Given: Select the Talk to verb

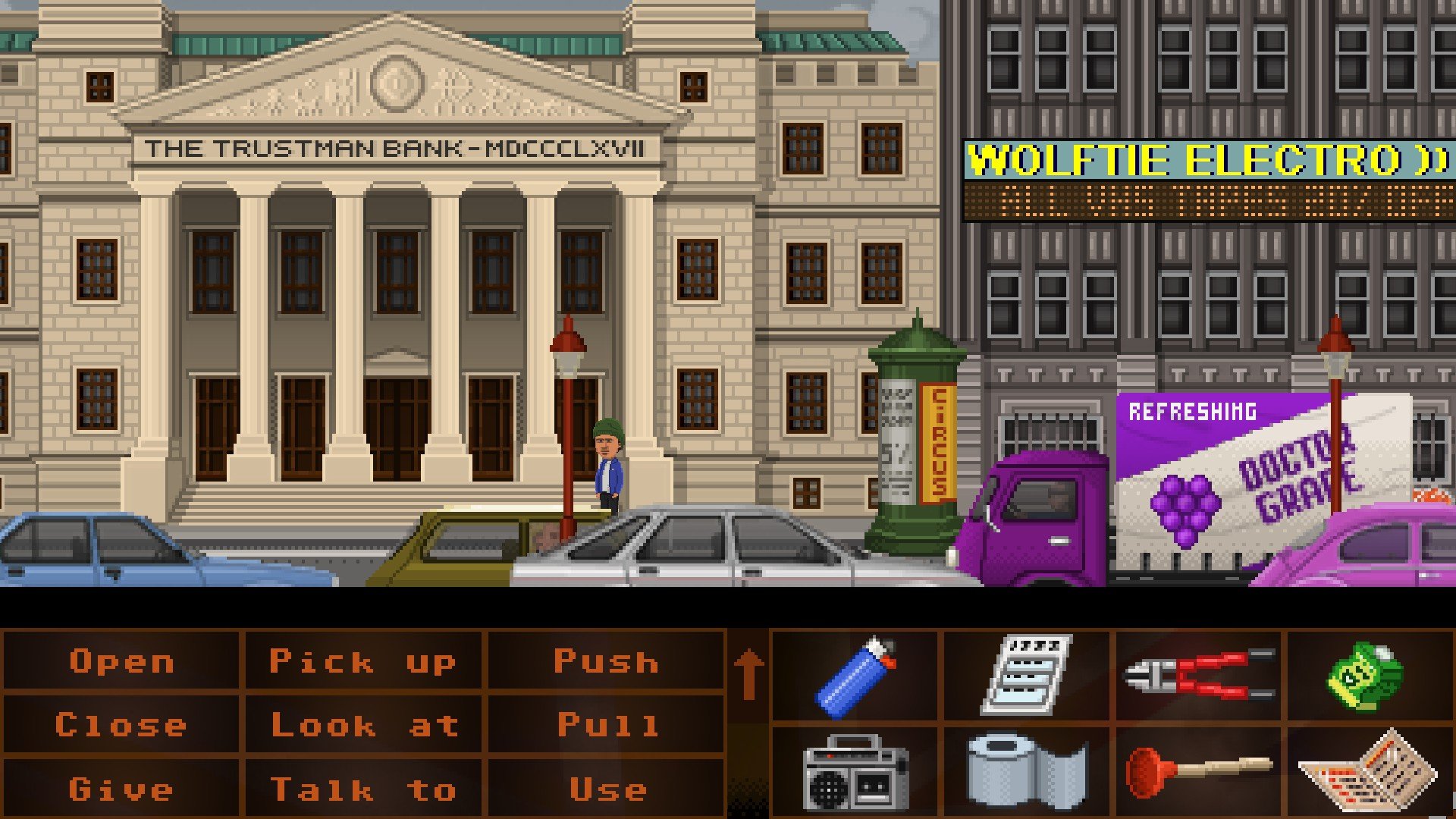Looking at the screenshot, I should (362, 789).
